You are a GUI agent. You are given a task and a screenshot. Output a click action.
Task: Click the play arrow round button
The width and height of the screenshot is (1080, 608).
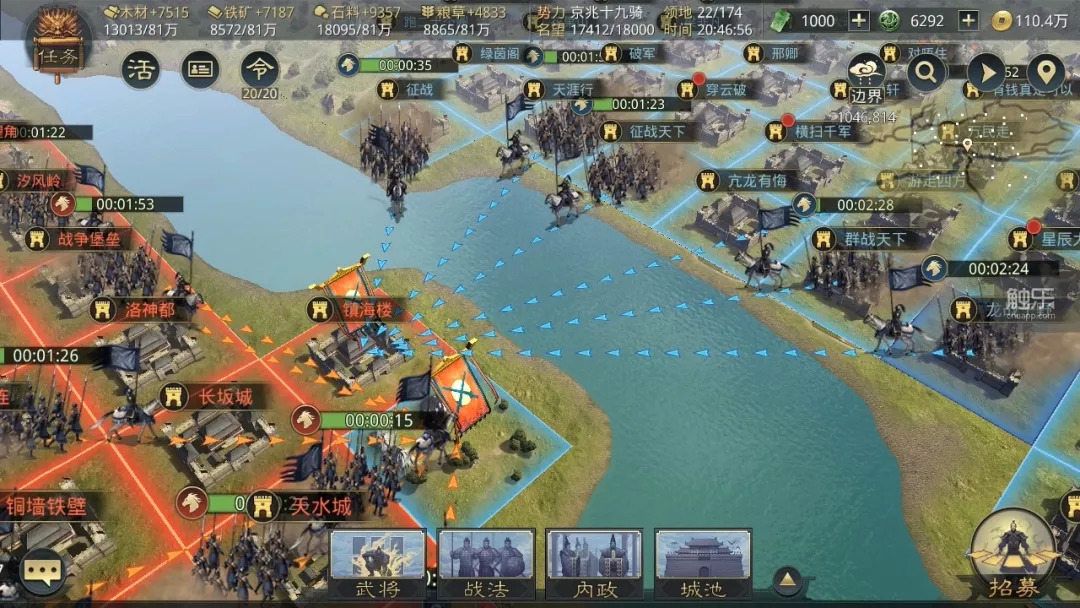[986, 72]
